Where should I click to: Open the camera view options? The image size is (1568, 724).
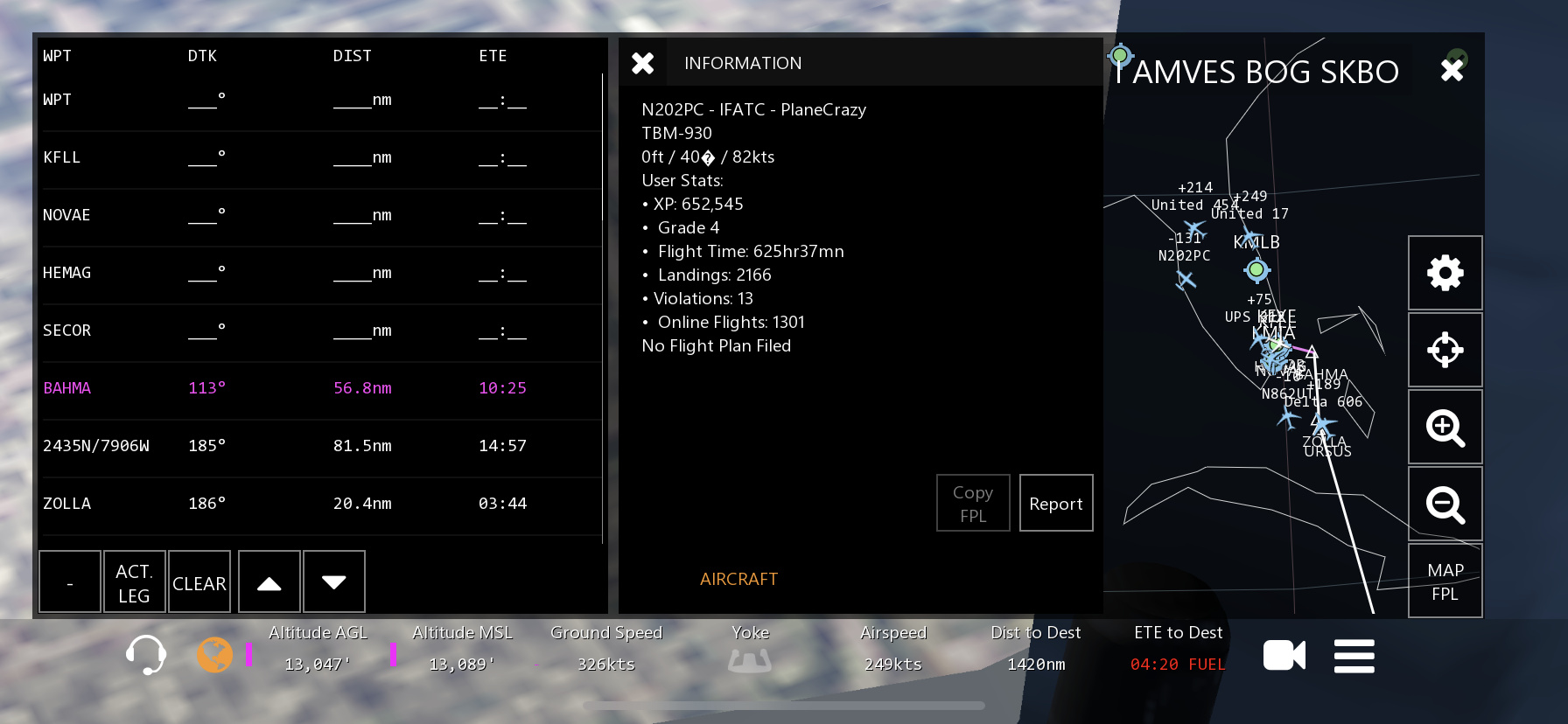pyautogui.click(x=1284, y=655)
